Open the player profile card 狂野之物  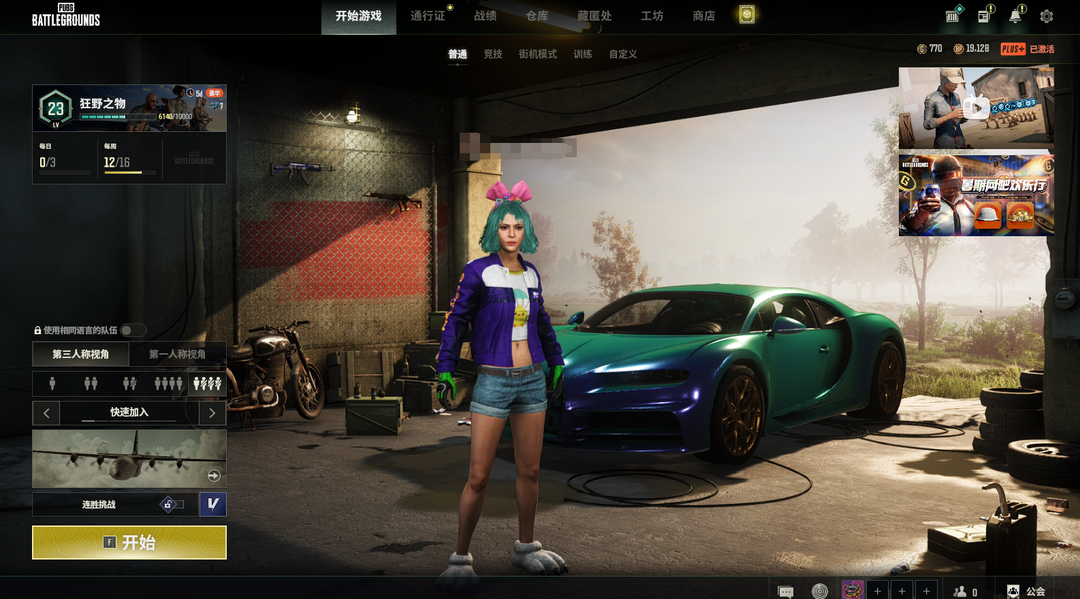coord(129,108)
